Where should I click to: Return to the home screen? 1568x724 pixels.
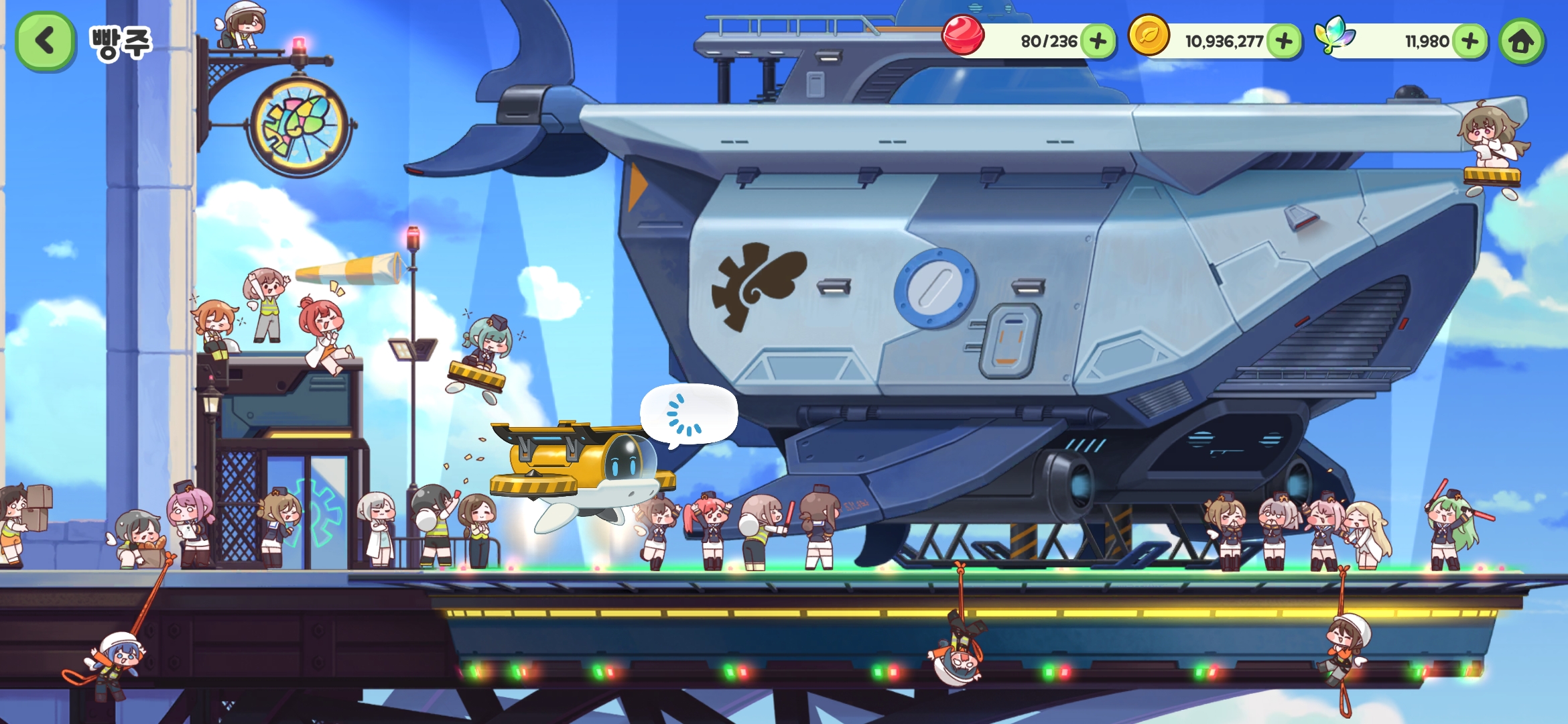pyautogui.click(x=1521, y=42)
